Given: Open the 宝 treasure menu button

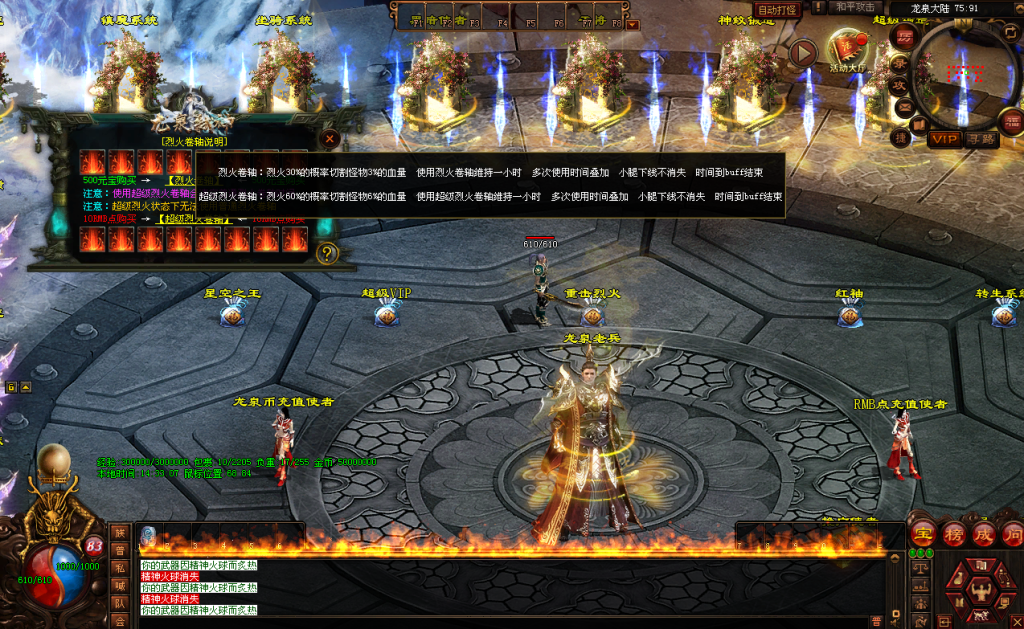Looking at the screenshot, I should tap(924, 533).
